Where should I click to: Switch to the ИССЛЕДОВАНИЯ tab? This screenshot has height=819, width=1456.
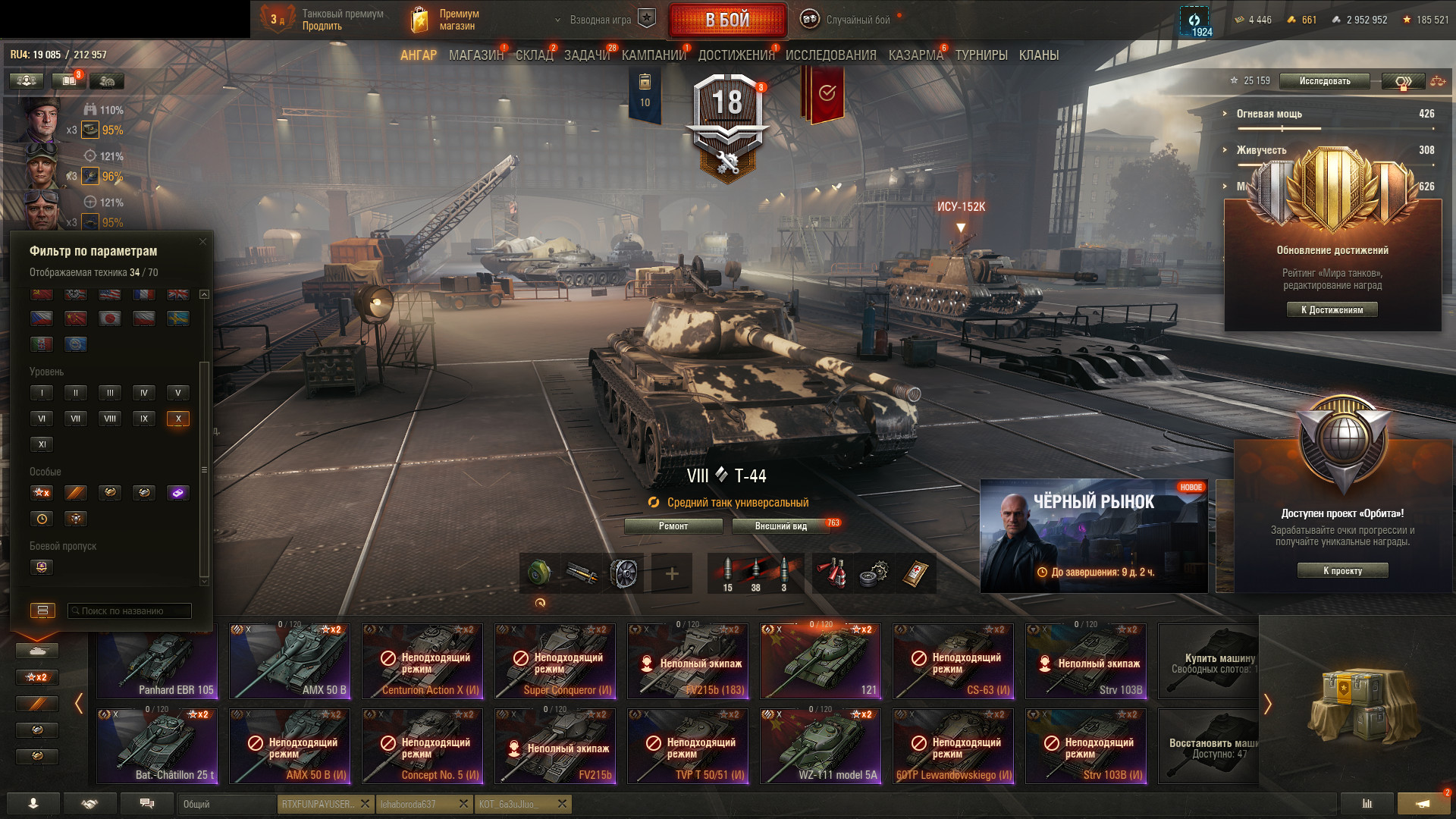click(830, 55)
